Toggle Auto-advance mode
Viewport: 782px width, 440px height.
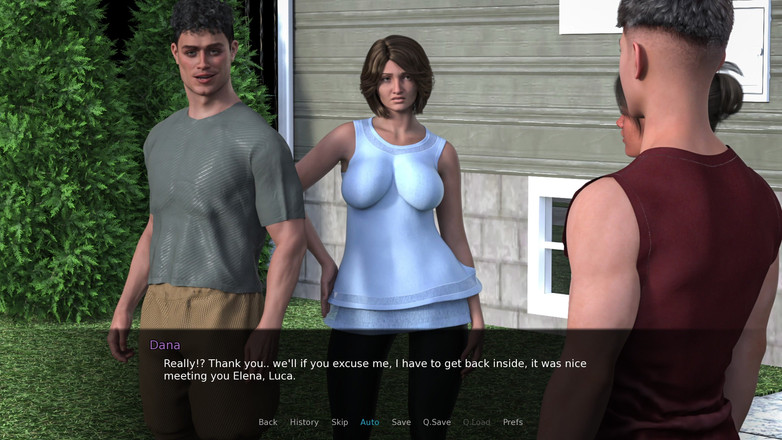coord(370,422)
